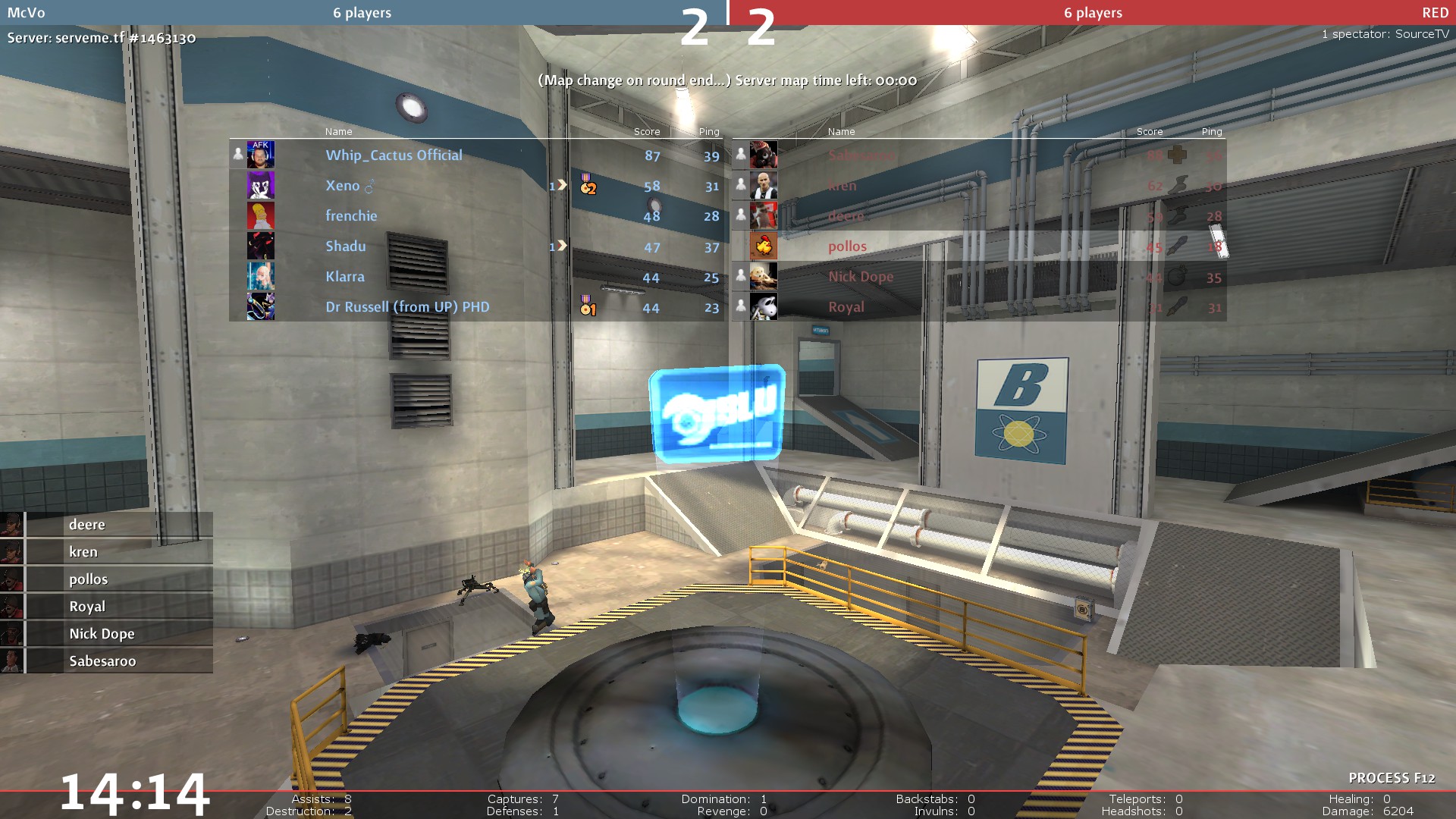Select Dr Russell (from UP) PHD's row
The width and height of the screenshot is (1456, 819).
[407, 307]
